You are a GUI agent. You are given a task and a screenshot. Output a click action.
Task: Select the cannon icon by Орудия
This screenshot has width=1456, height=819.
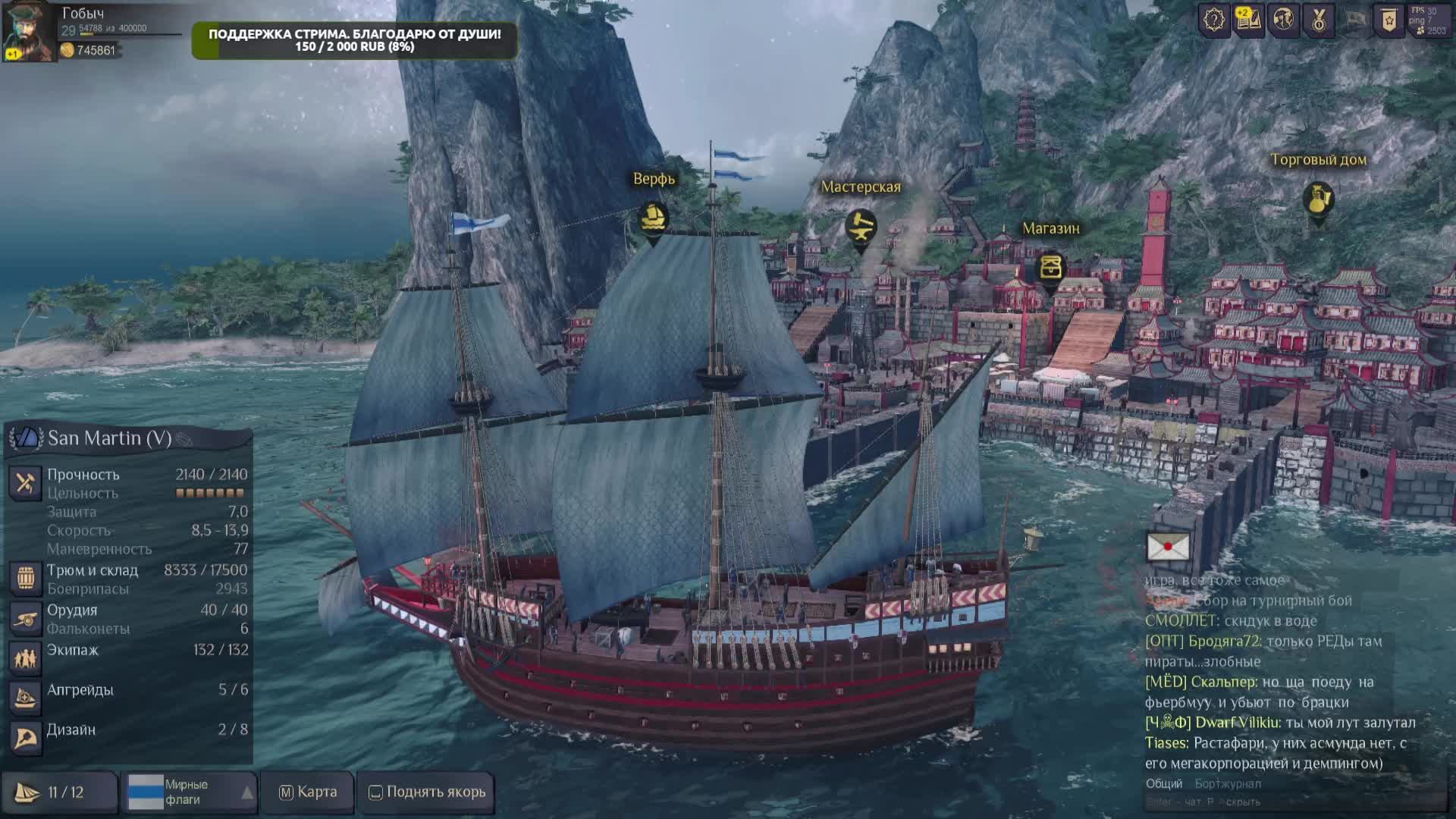(x=25, y=618)
